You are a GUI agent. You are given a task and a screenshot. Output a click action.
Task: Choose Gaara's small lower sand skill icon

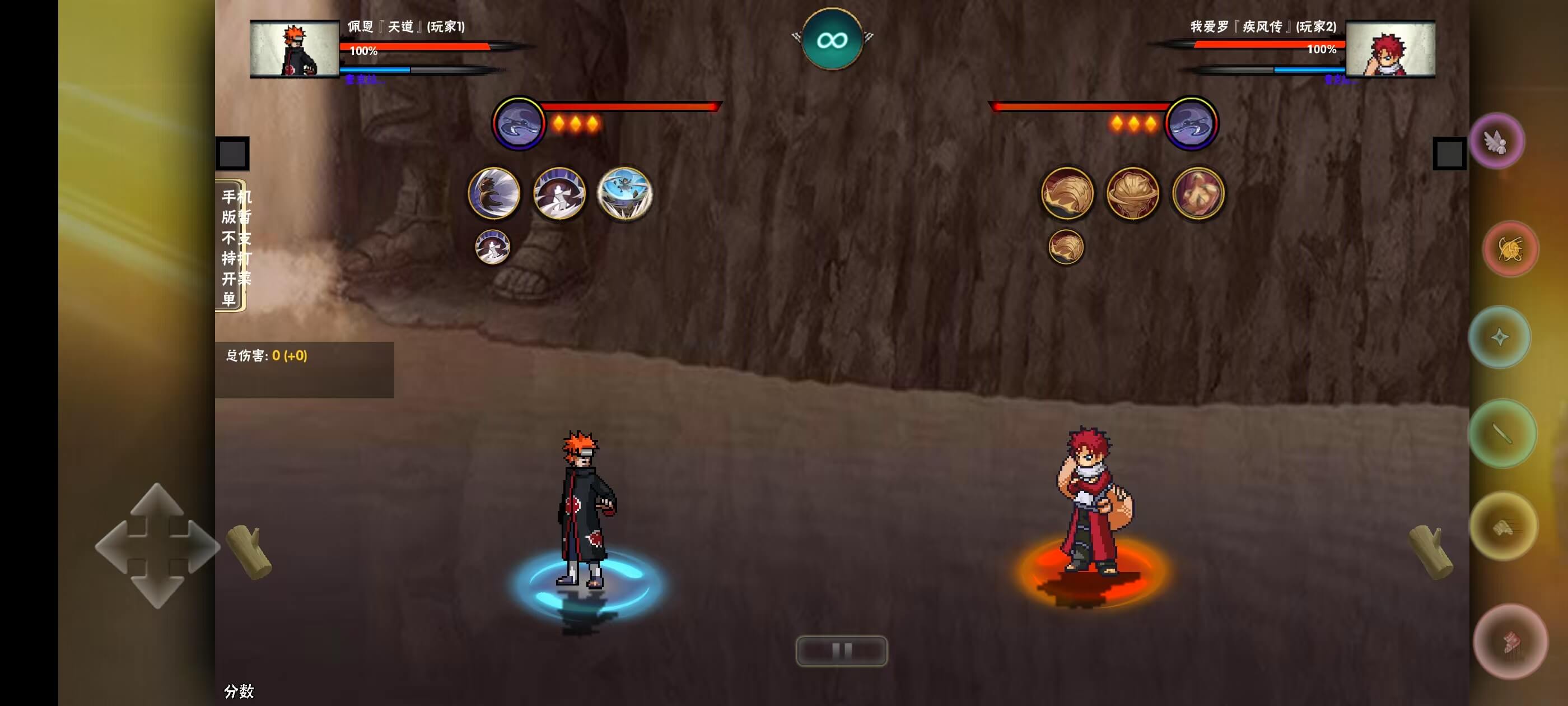(1066, 247)
